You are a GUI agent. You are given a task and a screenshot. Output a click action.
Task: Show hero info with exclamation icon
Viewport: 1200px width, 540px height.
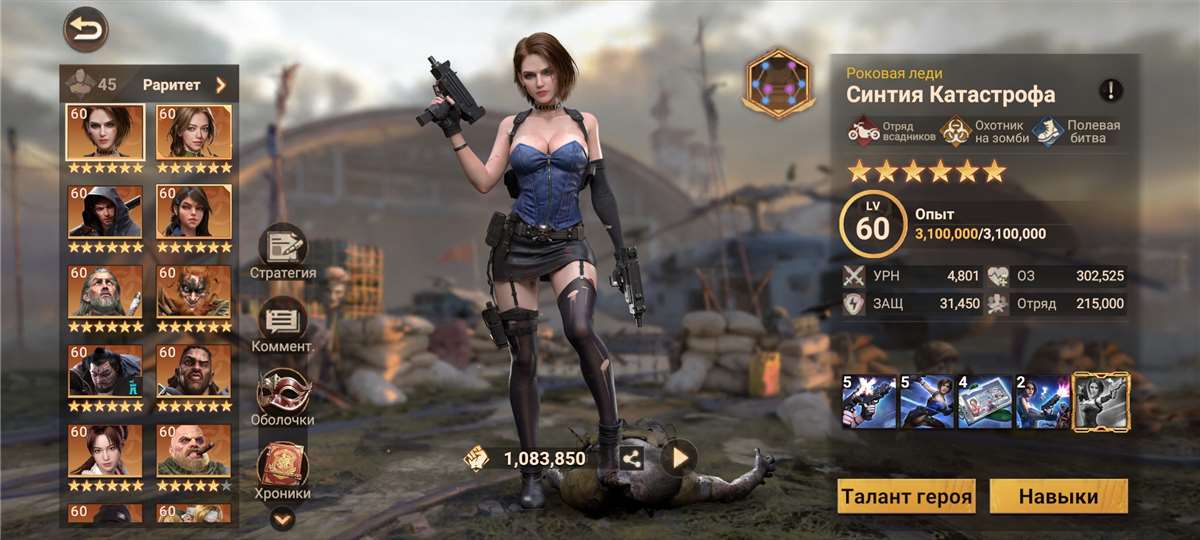(x=1111, y=91)
